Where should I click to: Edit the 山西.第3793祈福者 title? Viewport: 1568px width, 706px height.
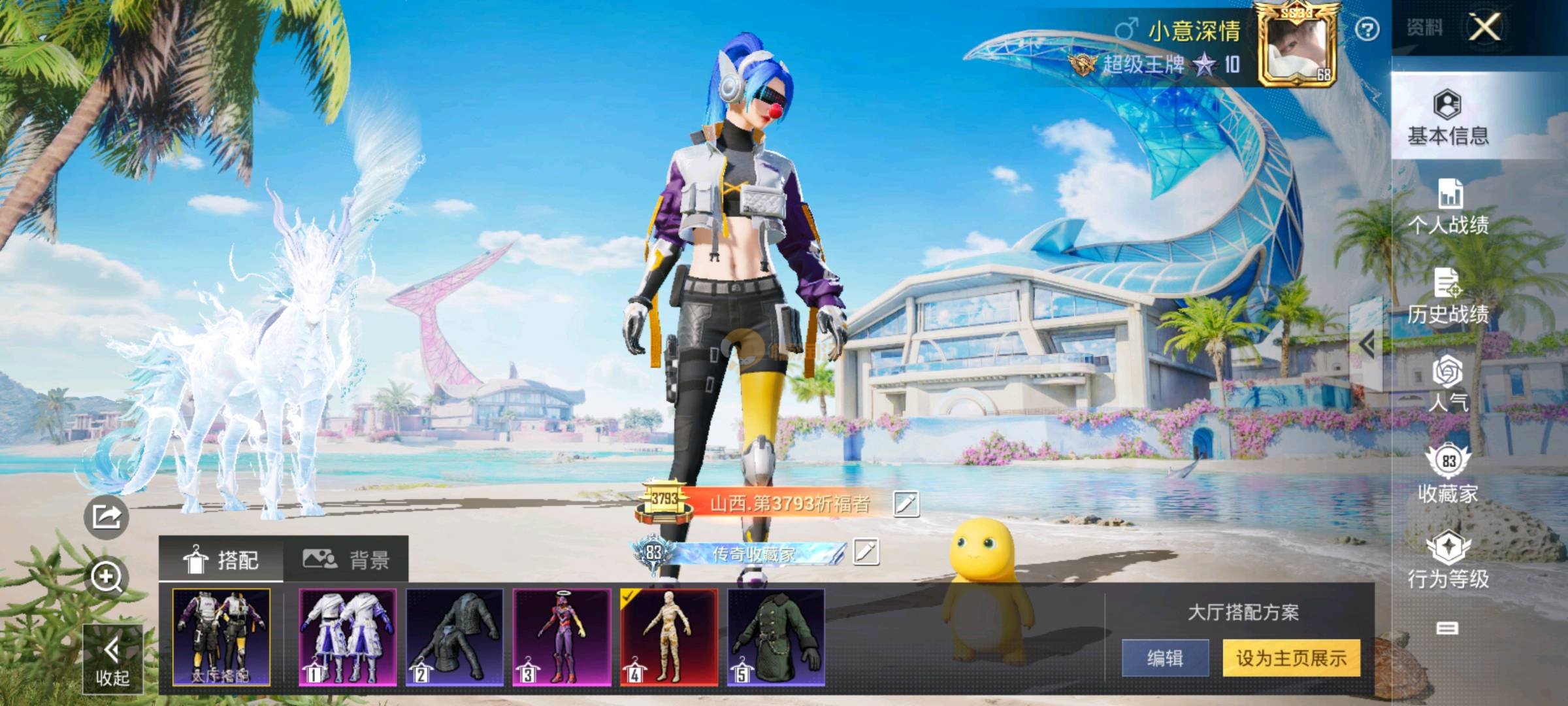[906, 503]
